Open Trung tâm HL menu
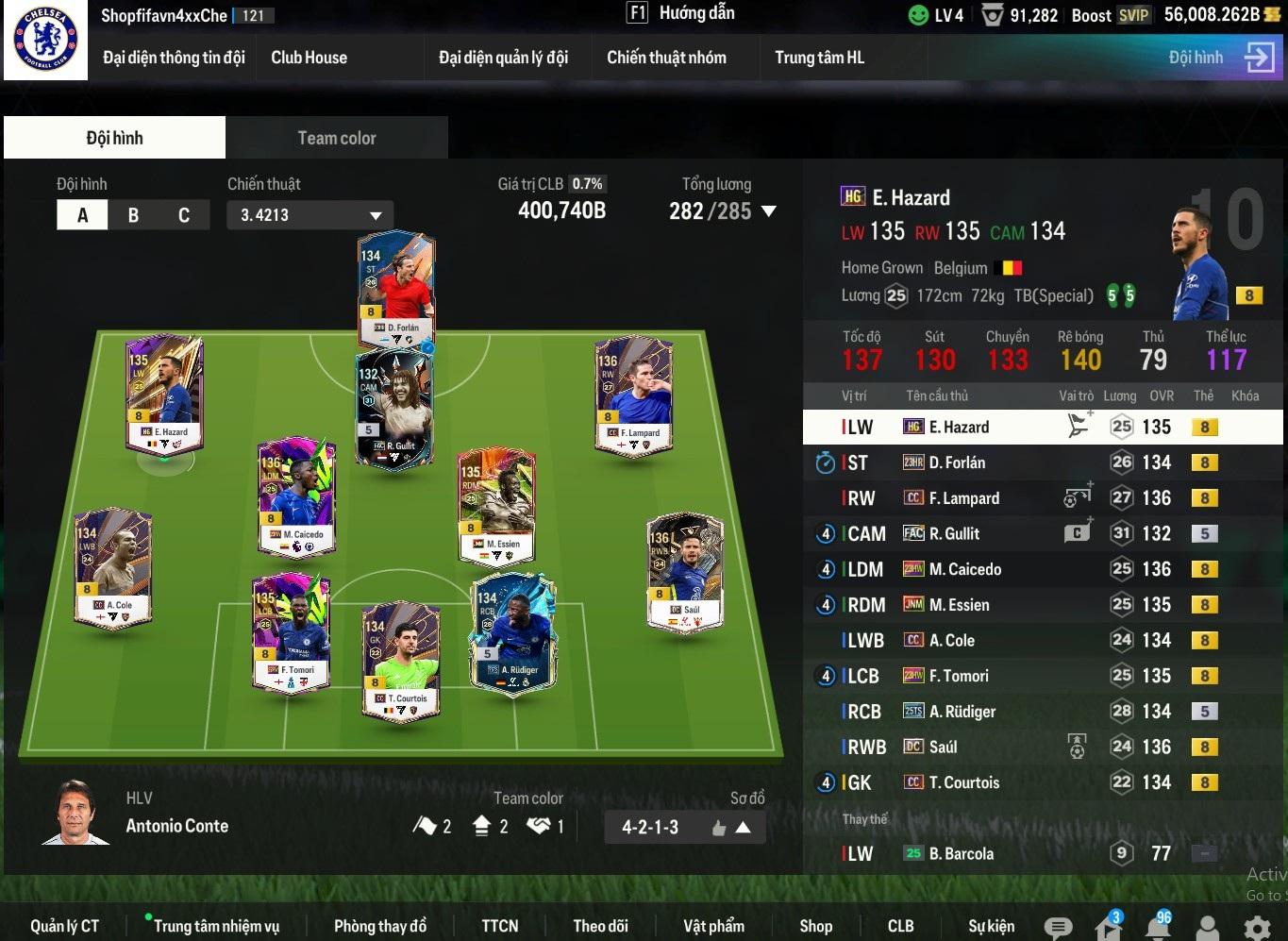This screenshot has width=1288, height=941. [819, 58]
